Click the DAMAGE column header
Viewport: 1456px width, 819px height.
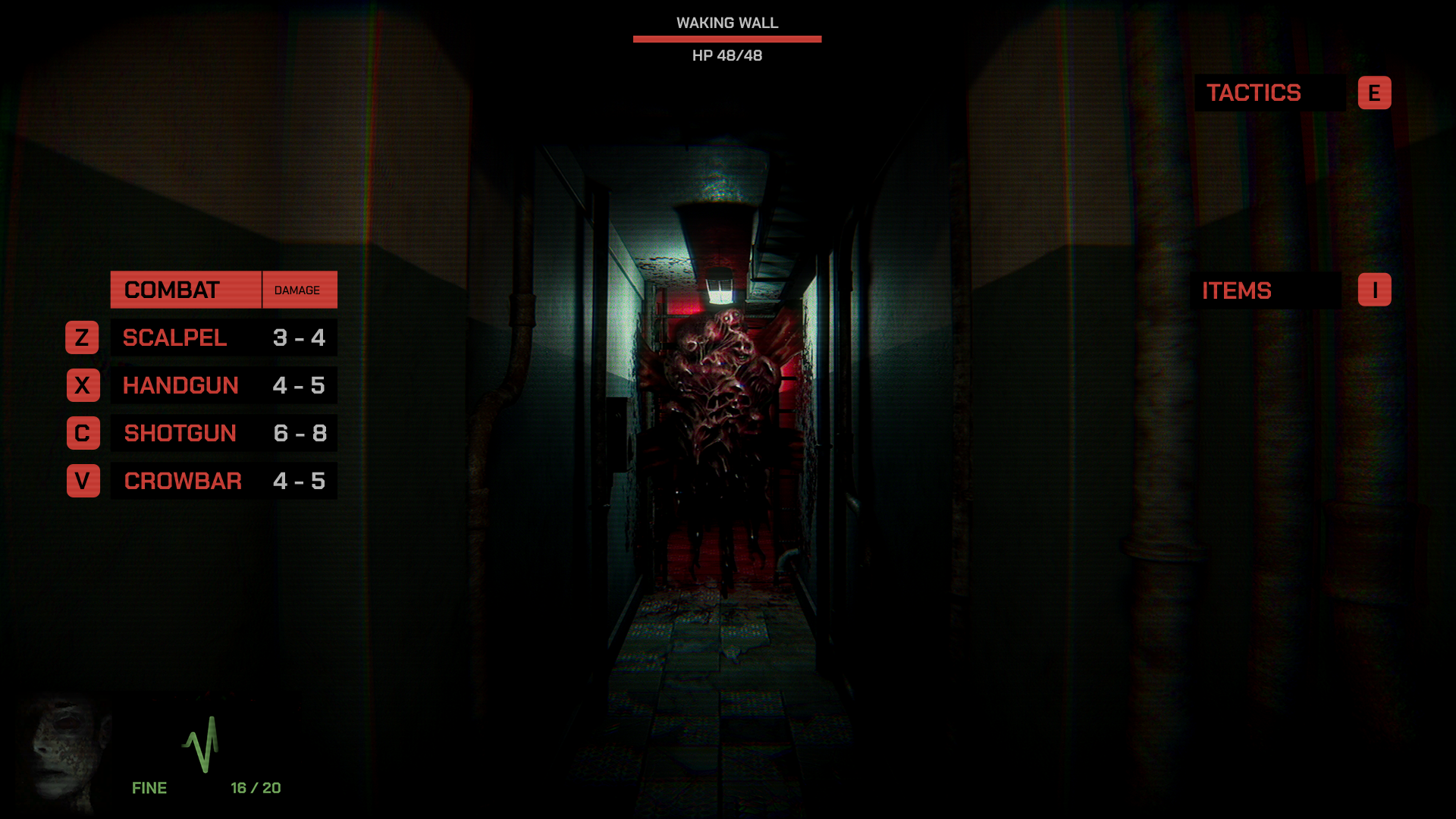(299, 289)
